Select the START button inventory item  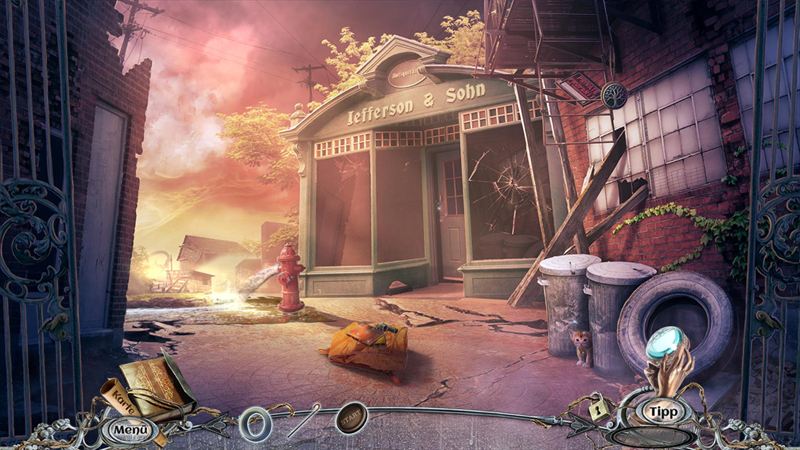pyautogui.click(x=350, y=416)
